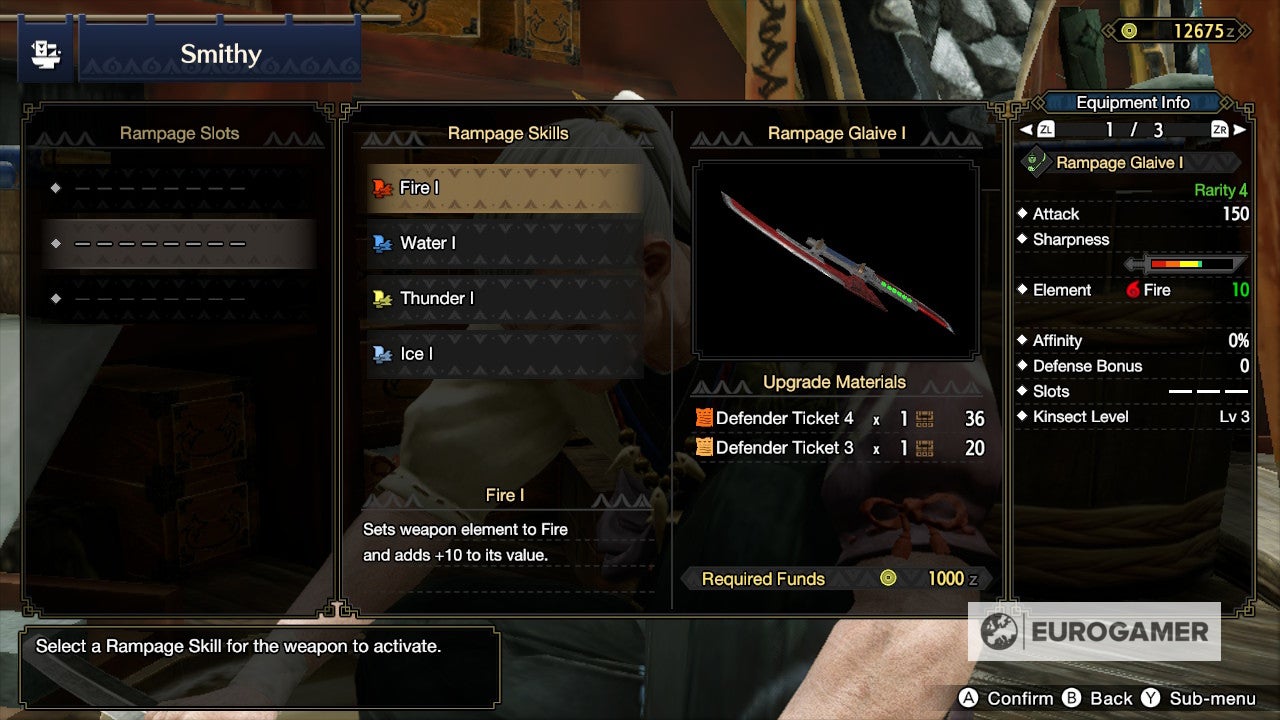This screenshot has height=720, width=1280.
Task: Select the Fire I rampage skill
Action: tap(500, 186)
